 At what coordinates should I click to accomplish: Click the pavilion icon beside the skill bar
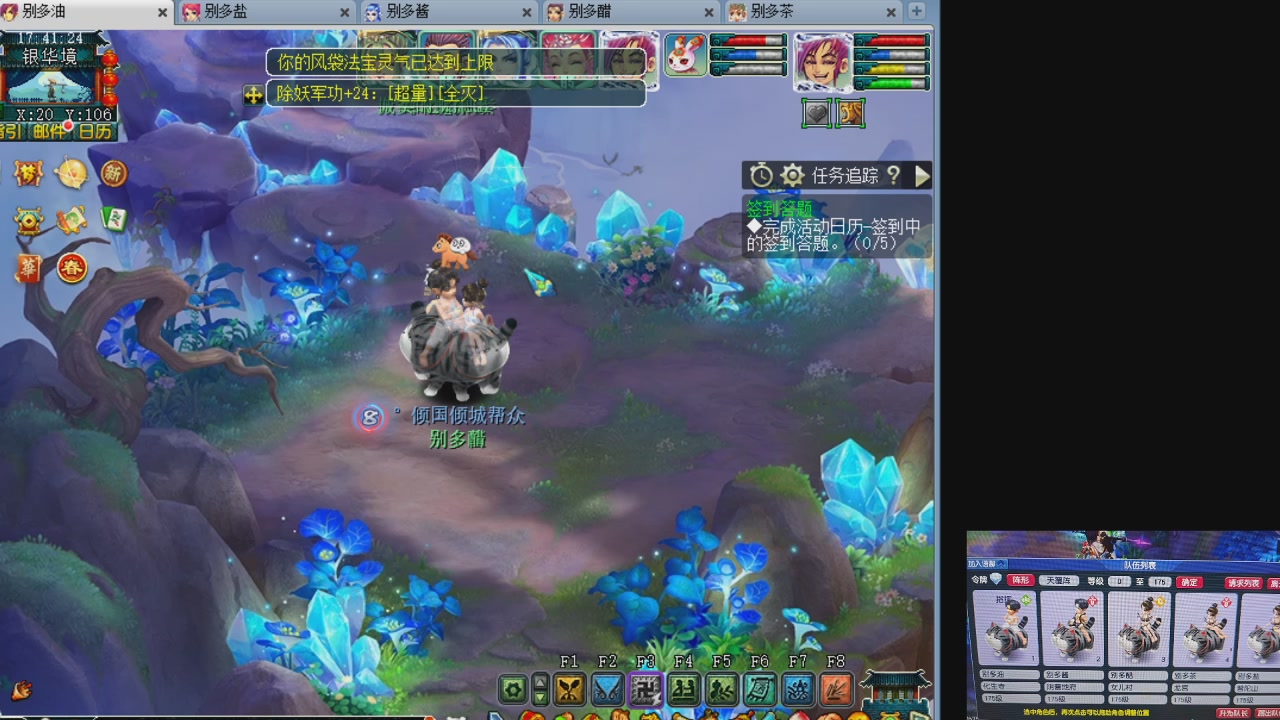tap(894, 692)
